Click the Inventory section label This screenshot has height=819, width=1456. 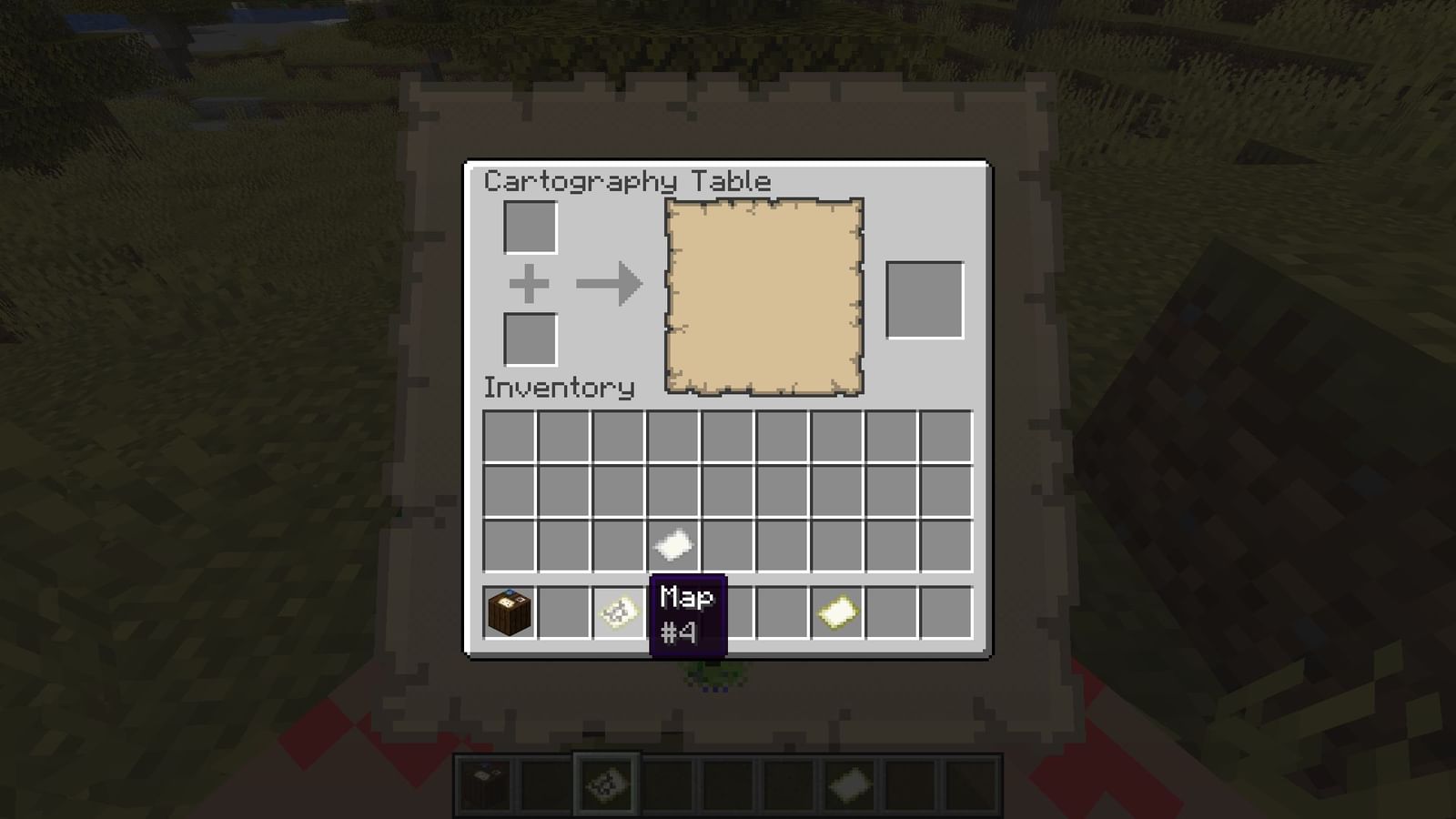tap(559, 386)
